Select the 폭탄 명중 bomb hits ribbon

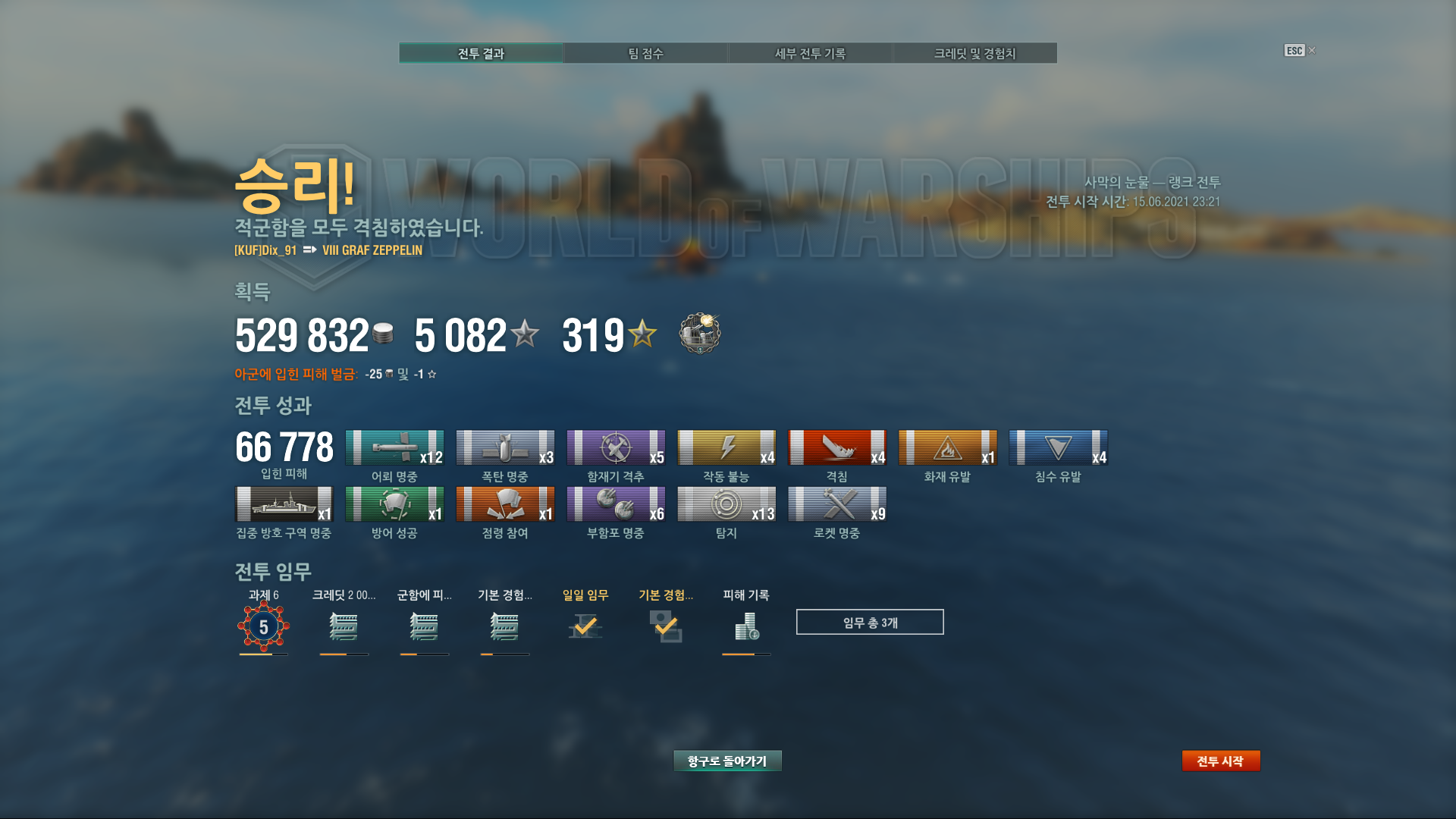click(505, 447)
